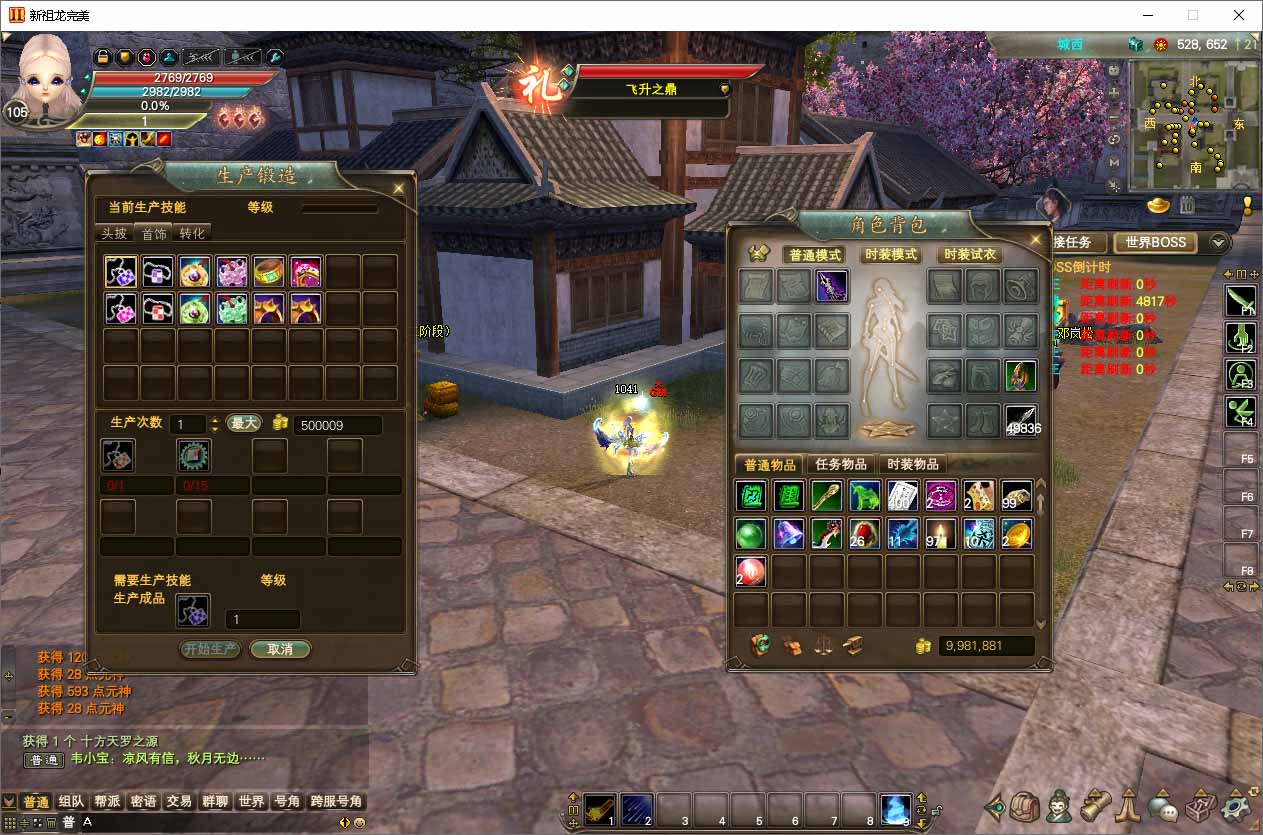Show the 任务物品 quest items tab

(x=841, y=464)
